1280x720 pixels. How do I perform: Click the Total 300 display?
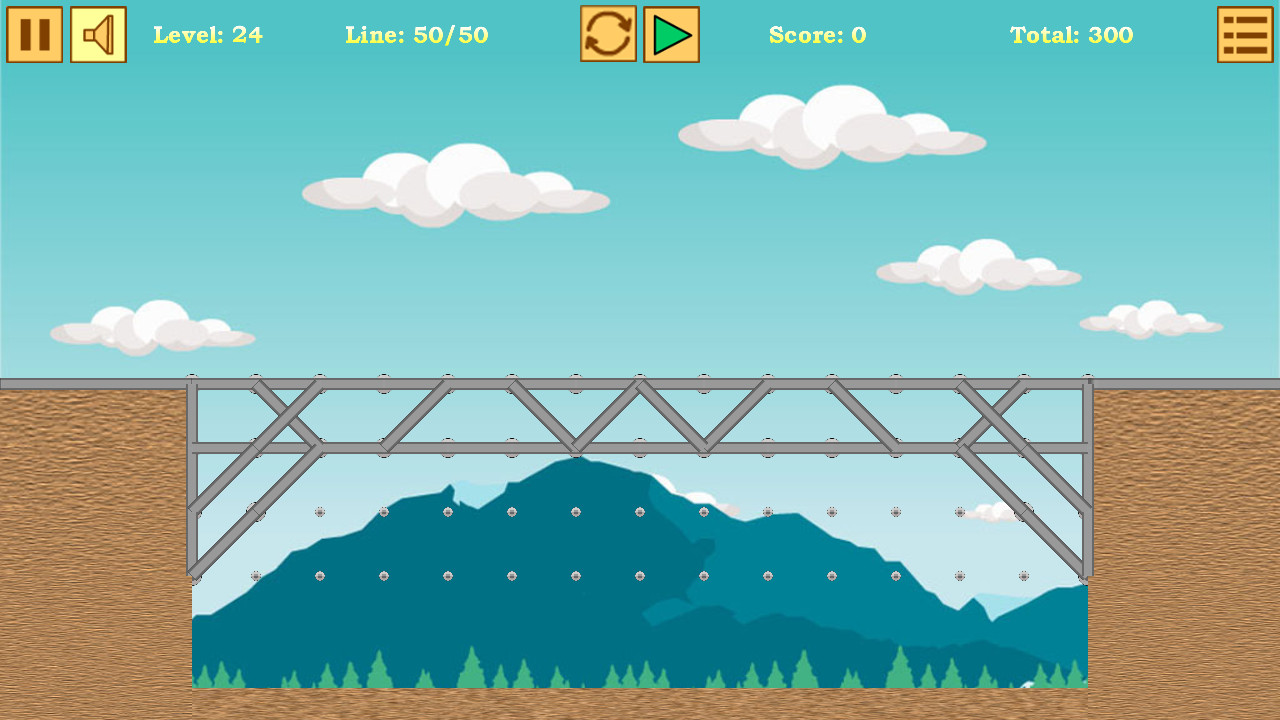[x=1072, y=35]
